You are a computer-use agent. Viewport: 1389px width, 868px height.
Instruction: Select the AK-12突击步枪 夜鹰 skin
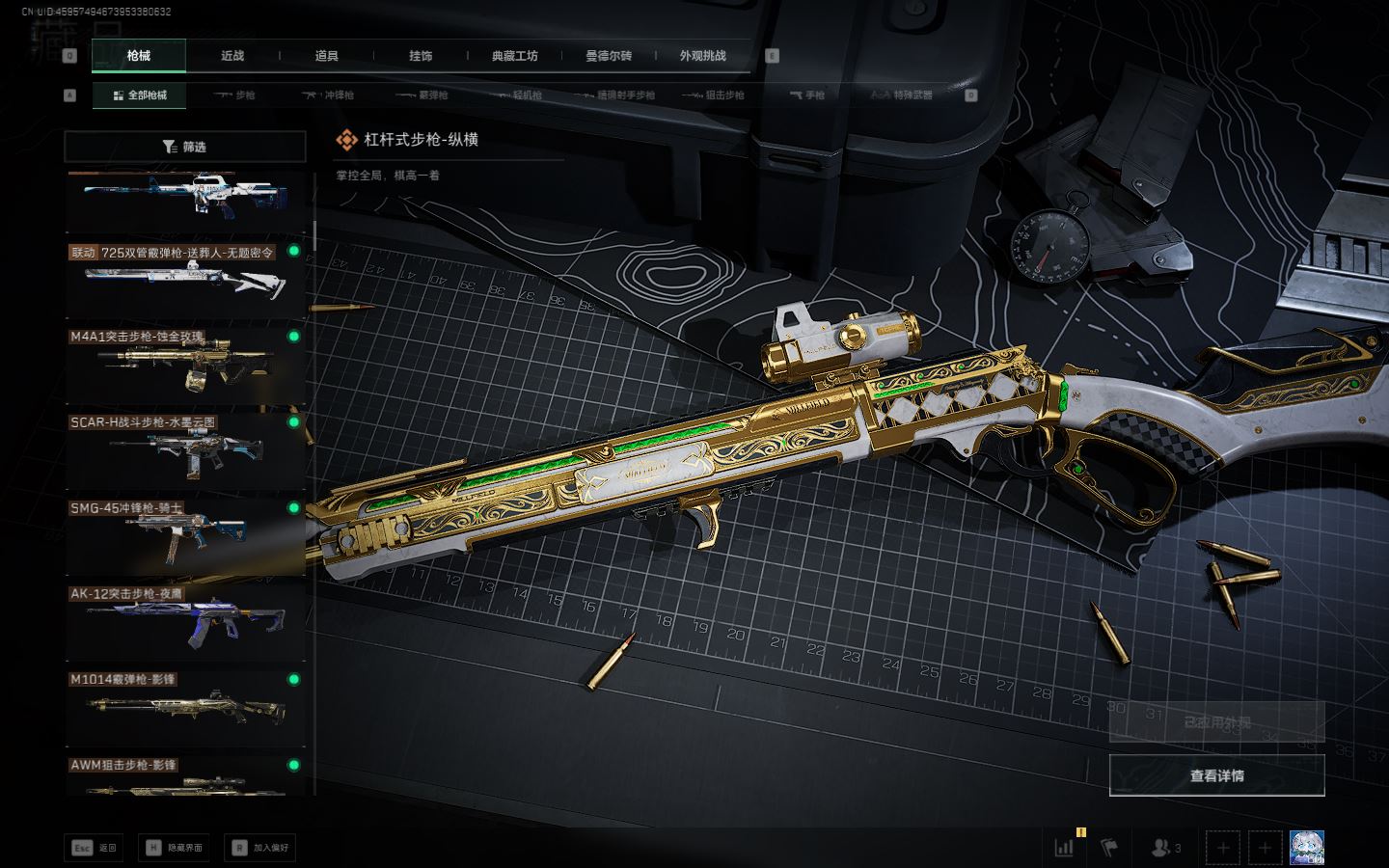coord(184,621)
